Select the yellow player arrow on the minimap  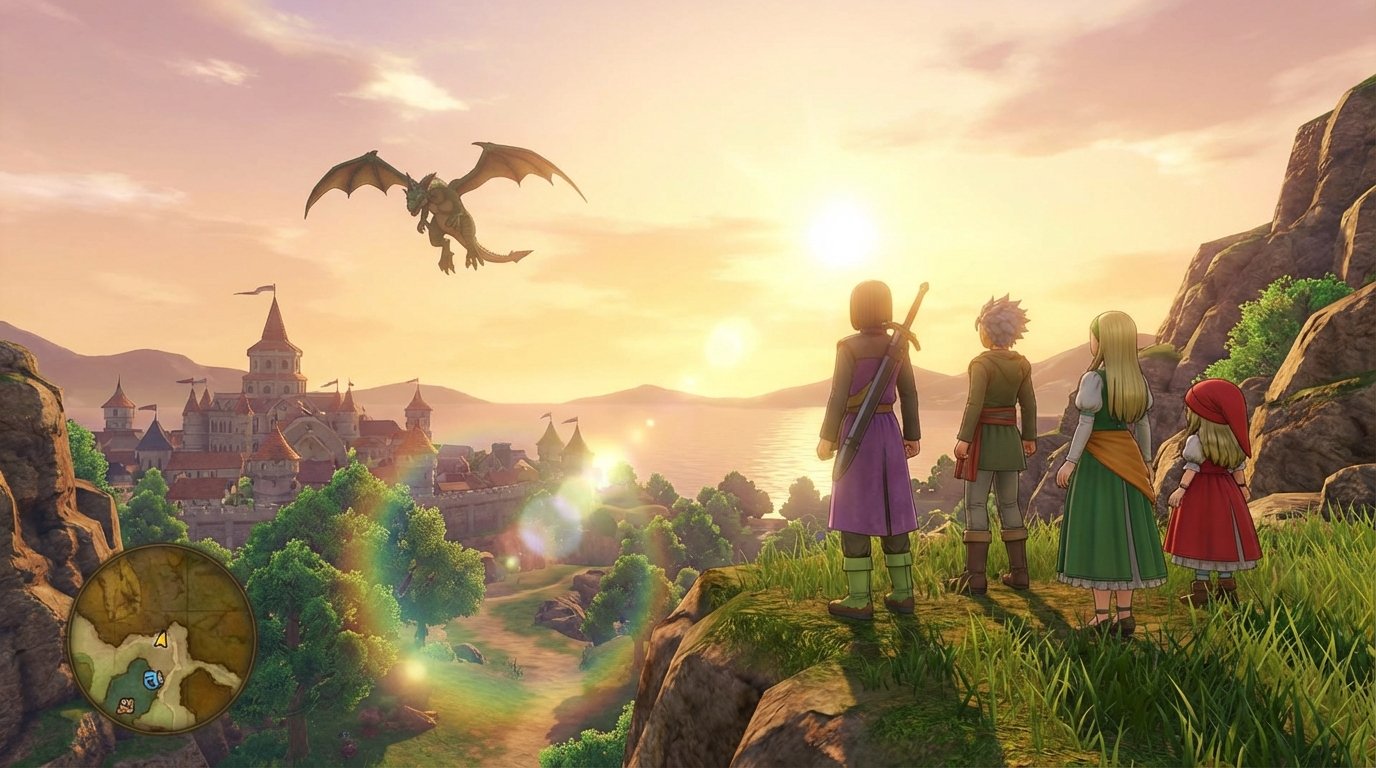[x=161, y=639]
